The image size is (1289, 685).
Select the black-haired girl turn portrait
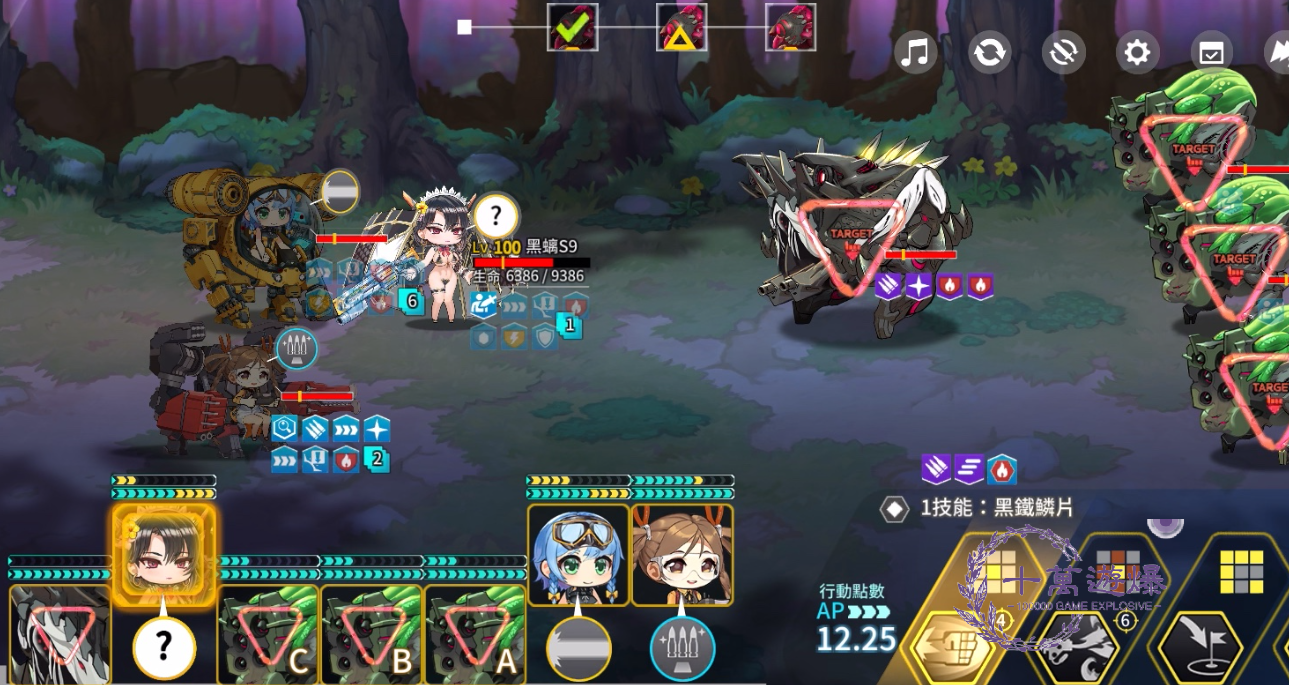(164, 548)
